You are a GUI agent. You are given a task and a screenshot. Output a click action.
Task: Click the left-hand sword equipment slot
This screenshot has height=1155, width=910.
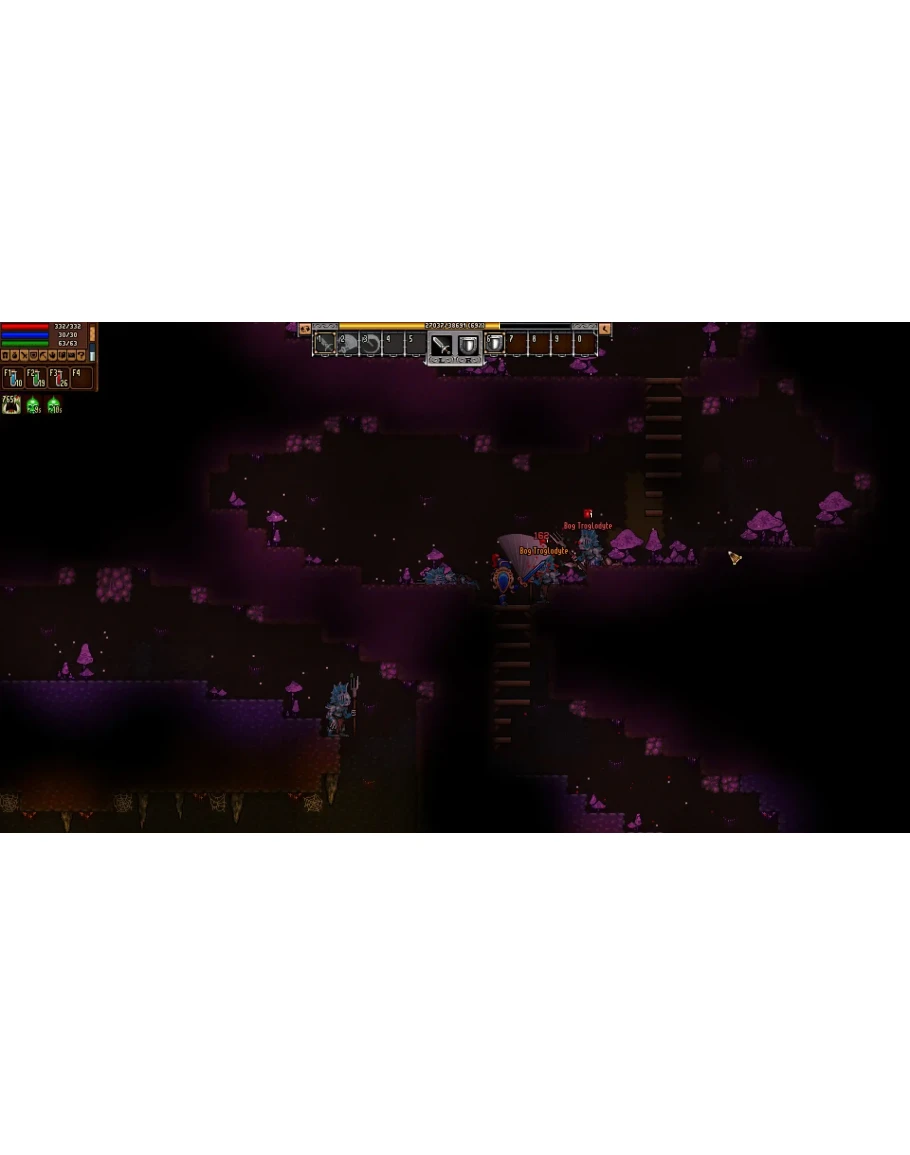pos(441,346)
